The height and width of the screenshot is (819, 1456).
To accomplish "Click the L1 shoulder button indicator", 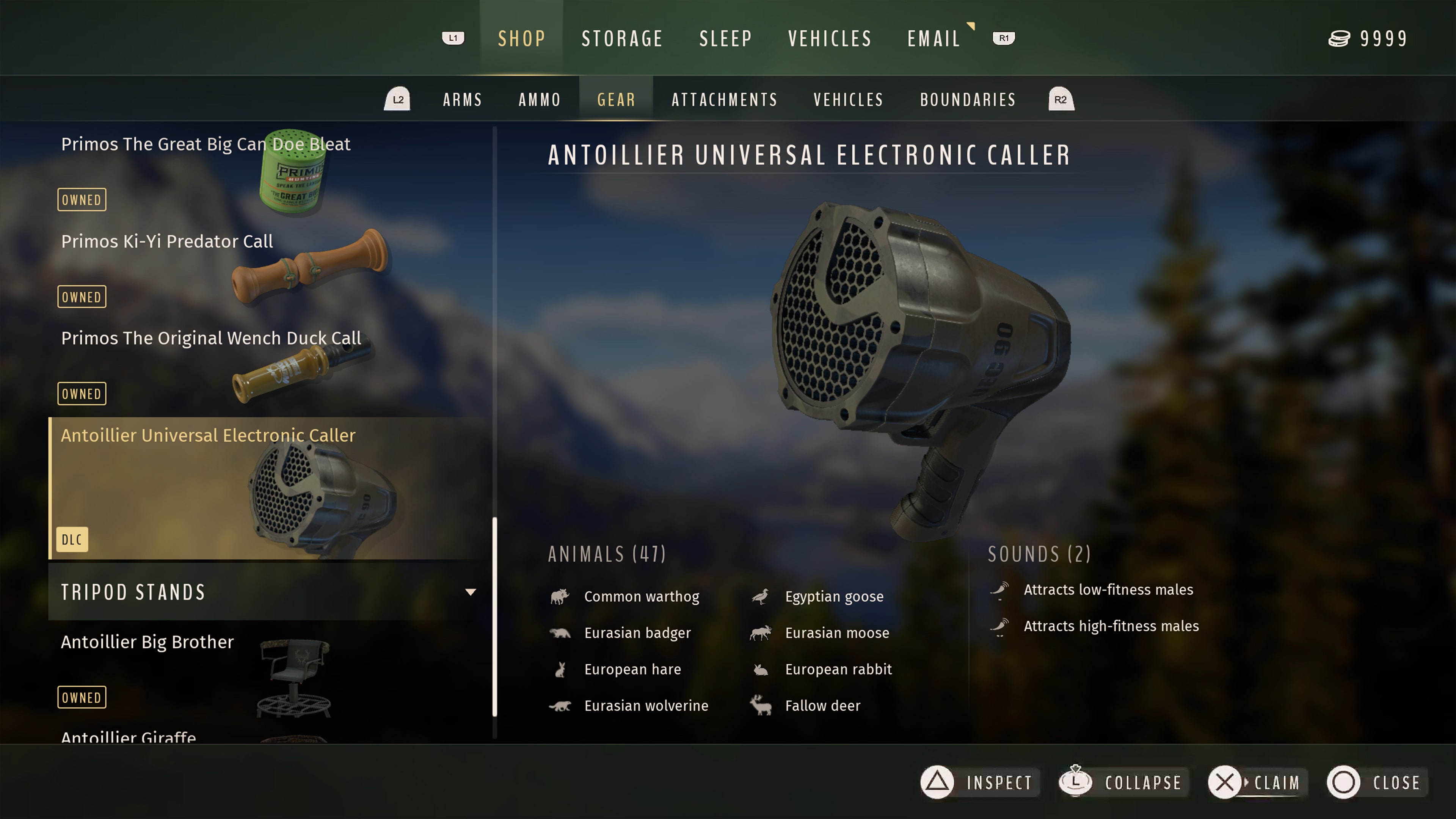I will pos(453,38).
